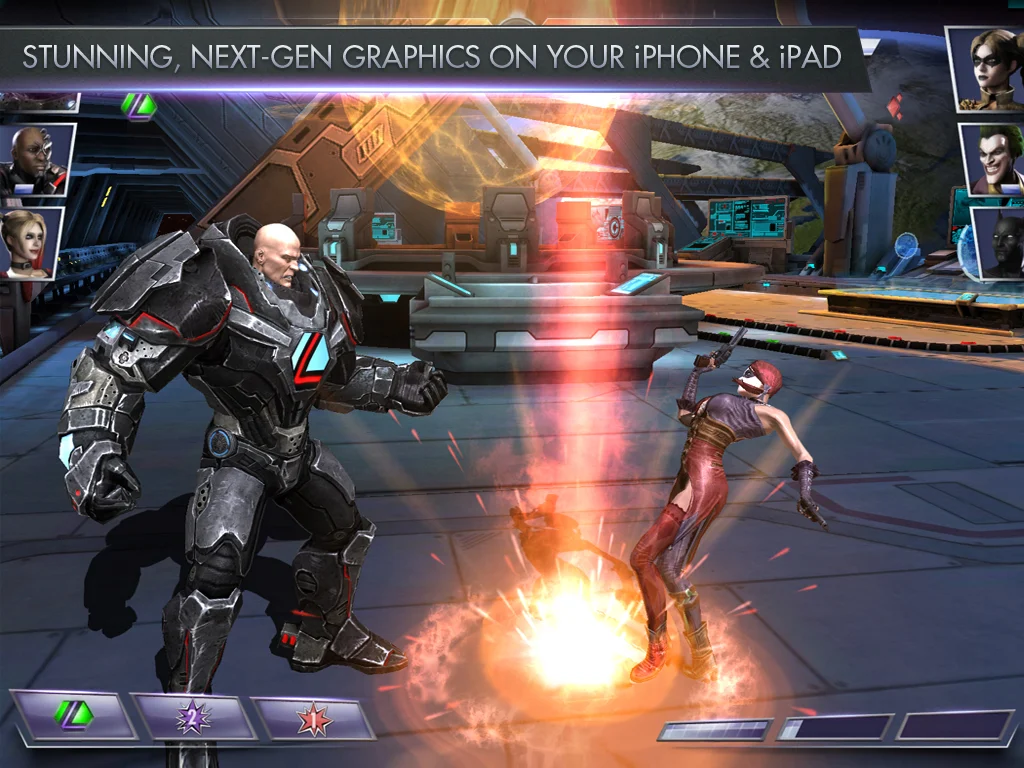Activate the green Lex Luthor super move button
Screen dimensions: 1024x768
[x=72, y=716]
